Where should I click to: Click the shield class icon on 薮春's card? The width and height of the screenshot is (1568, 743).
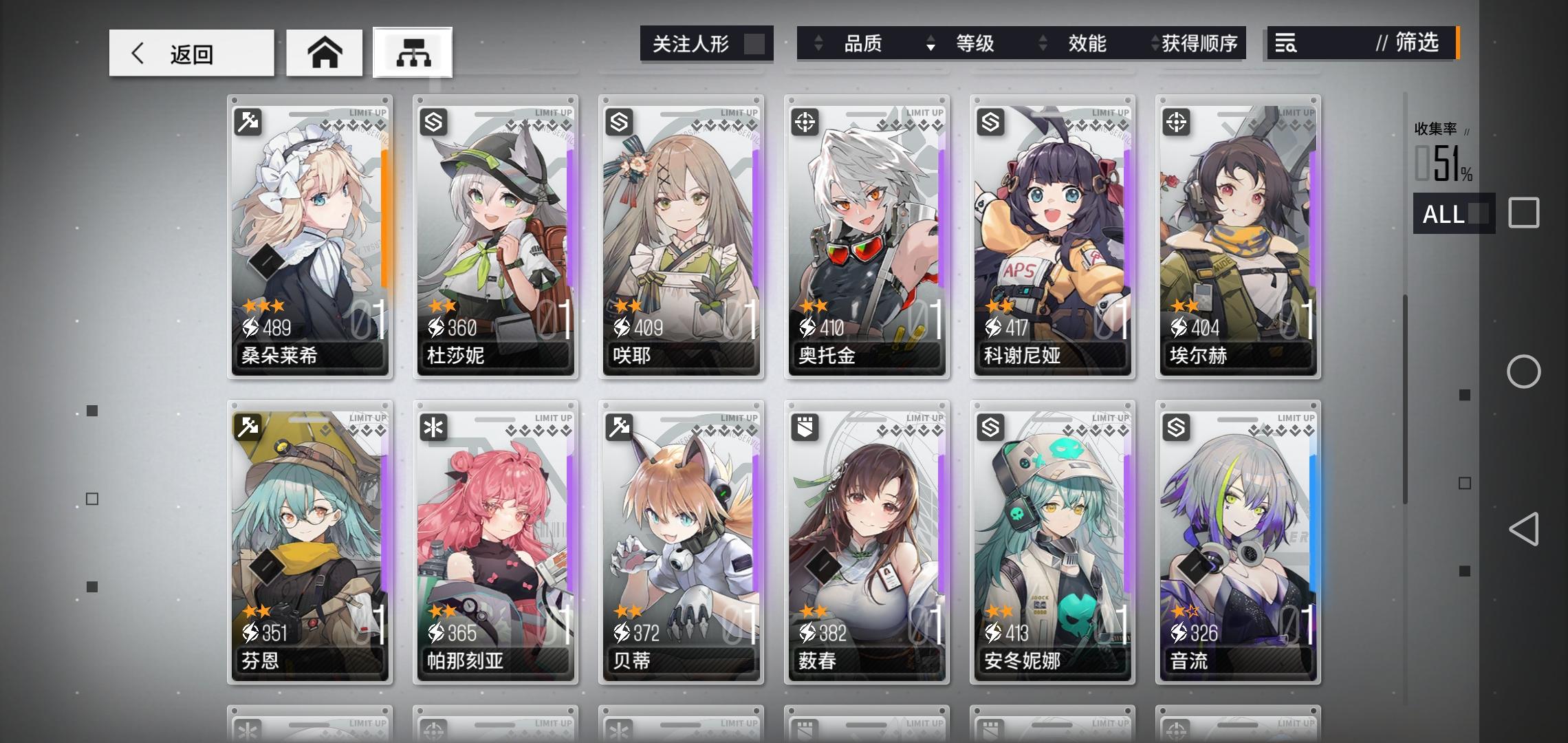pos(805,427)
